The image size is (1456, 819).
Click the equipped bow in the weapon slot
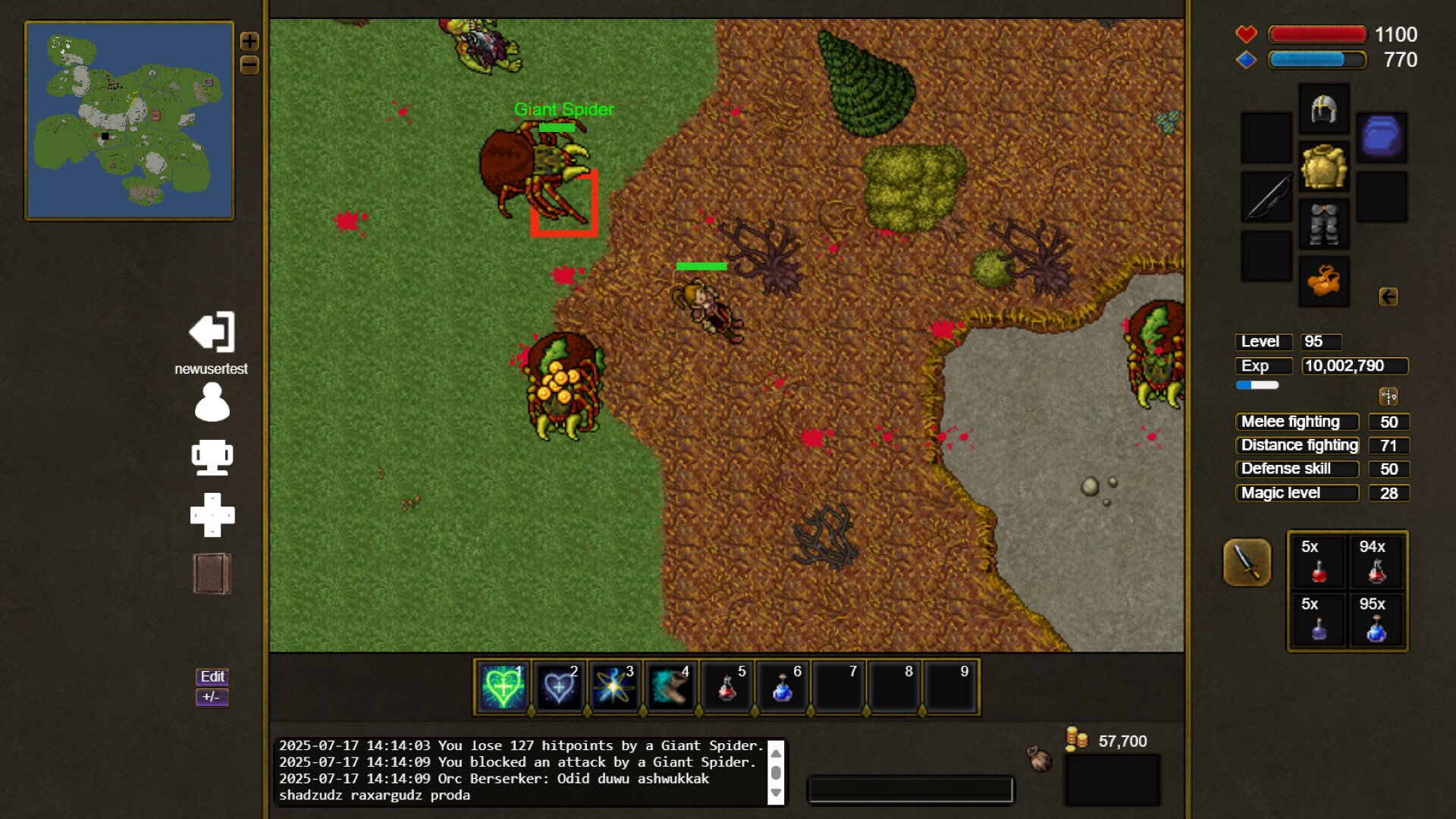pos(1265,197)
